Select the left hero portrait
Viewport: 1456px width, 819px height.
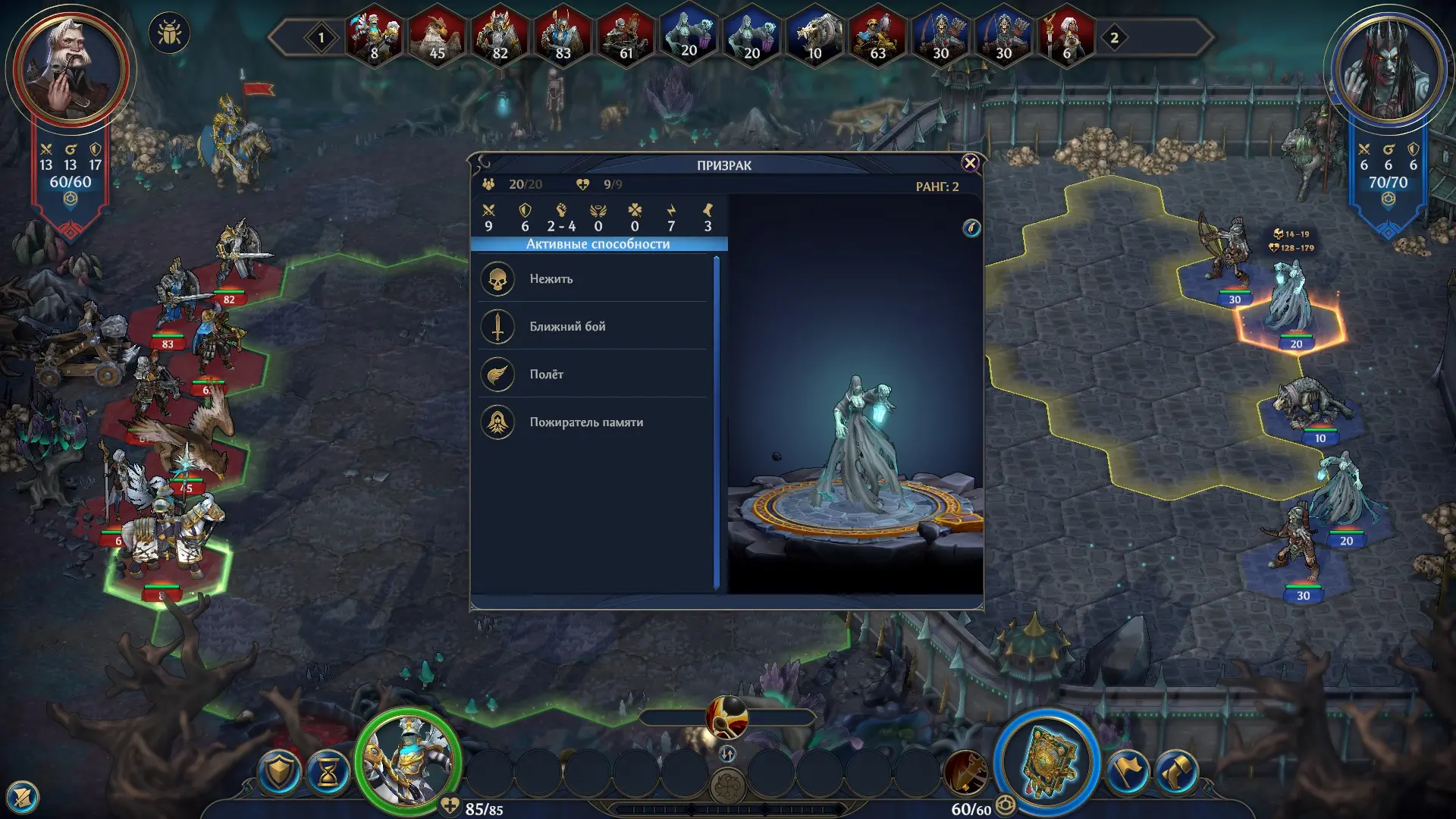click(71, 70)
